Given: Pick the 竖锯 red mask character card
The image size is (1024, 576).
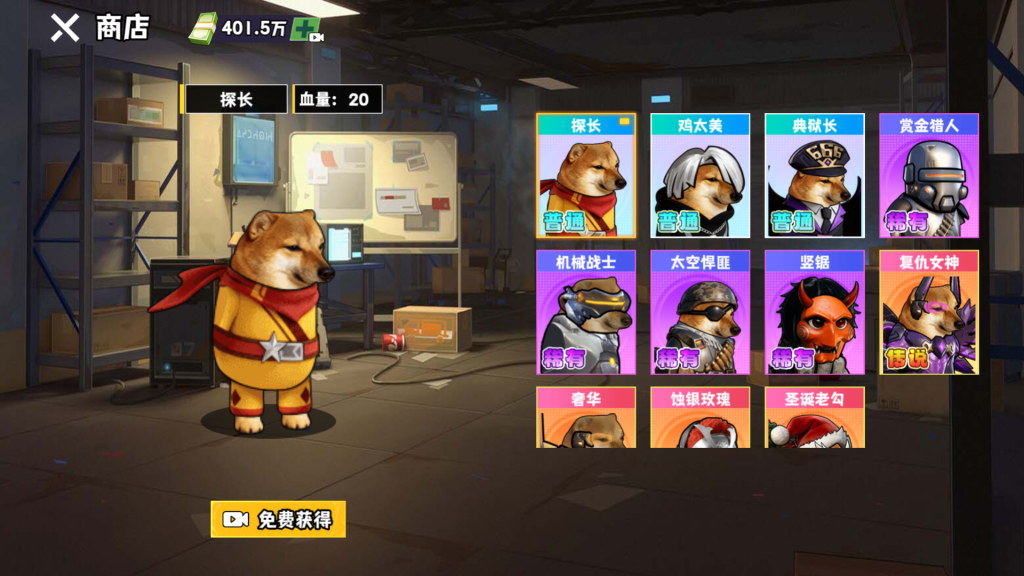Looking at the screenshot, I should click(x=814, y=312).
